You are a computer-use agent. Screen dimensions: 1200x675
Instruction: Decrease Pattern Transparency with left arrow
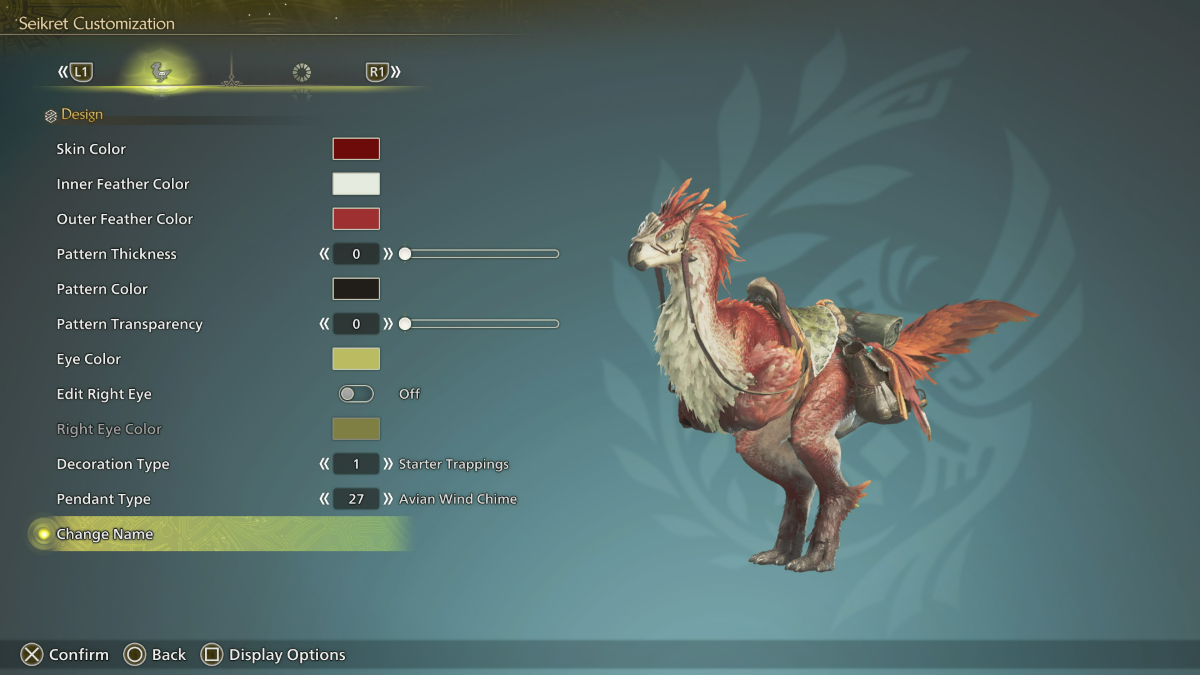(x=324, y=324)
